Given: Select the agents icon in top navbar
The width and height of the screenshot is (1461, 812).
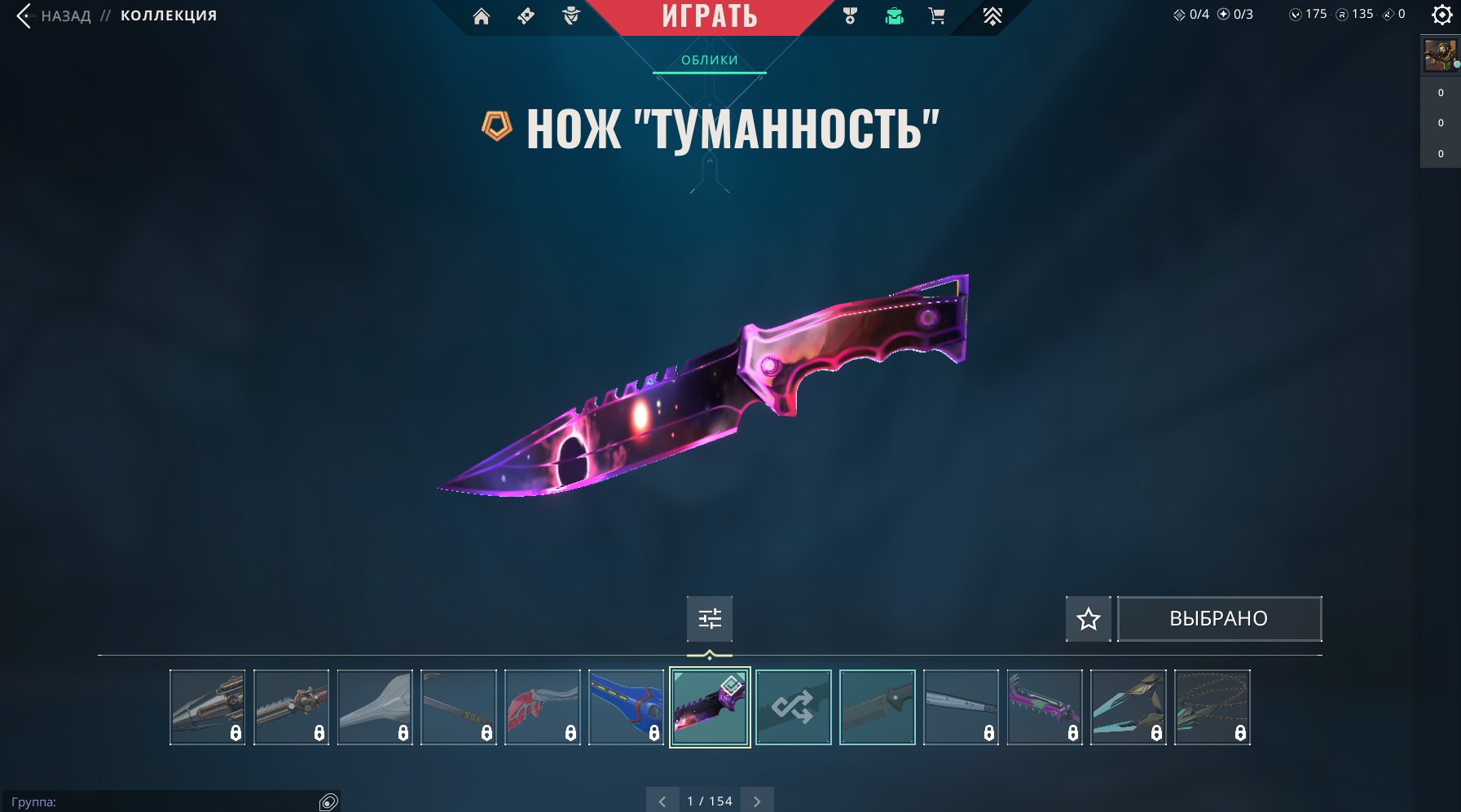Looking at the screenshot, I should [x=571, y=15].
